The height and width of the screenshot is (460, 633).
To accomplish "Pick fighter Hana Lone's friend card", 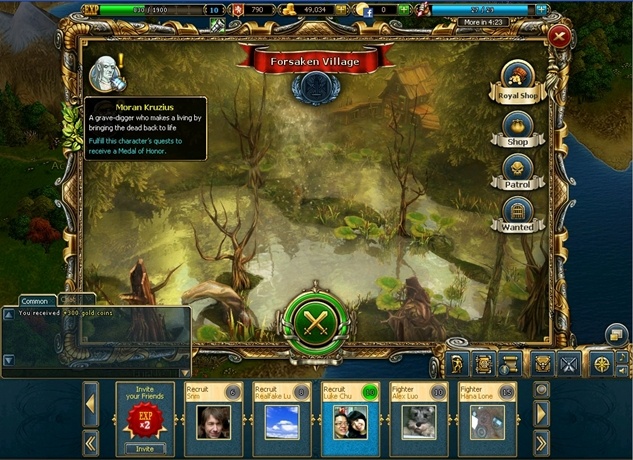I will 487,419.
